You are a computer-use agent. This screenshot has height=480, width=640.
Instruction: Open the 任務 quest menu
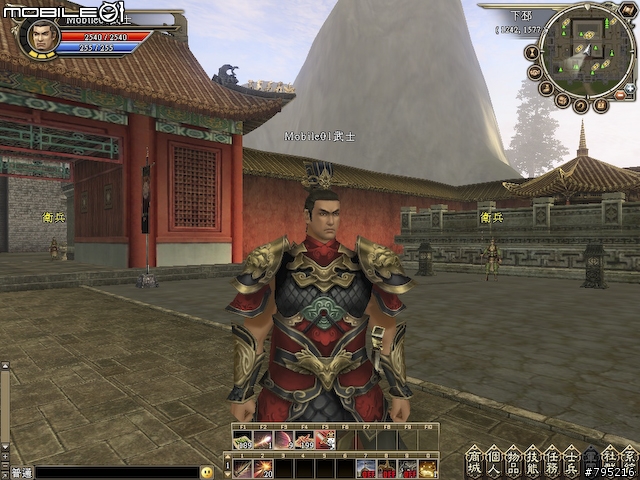pyautogui.click(x=554, y=461)
